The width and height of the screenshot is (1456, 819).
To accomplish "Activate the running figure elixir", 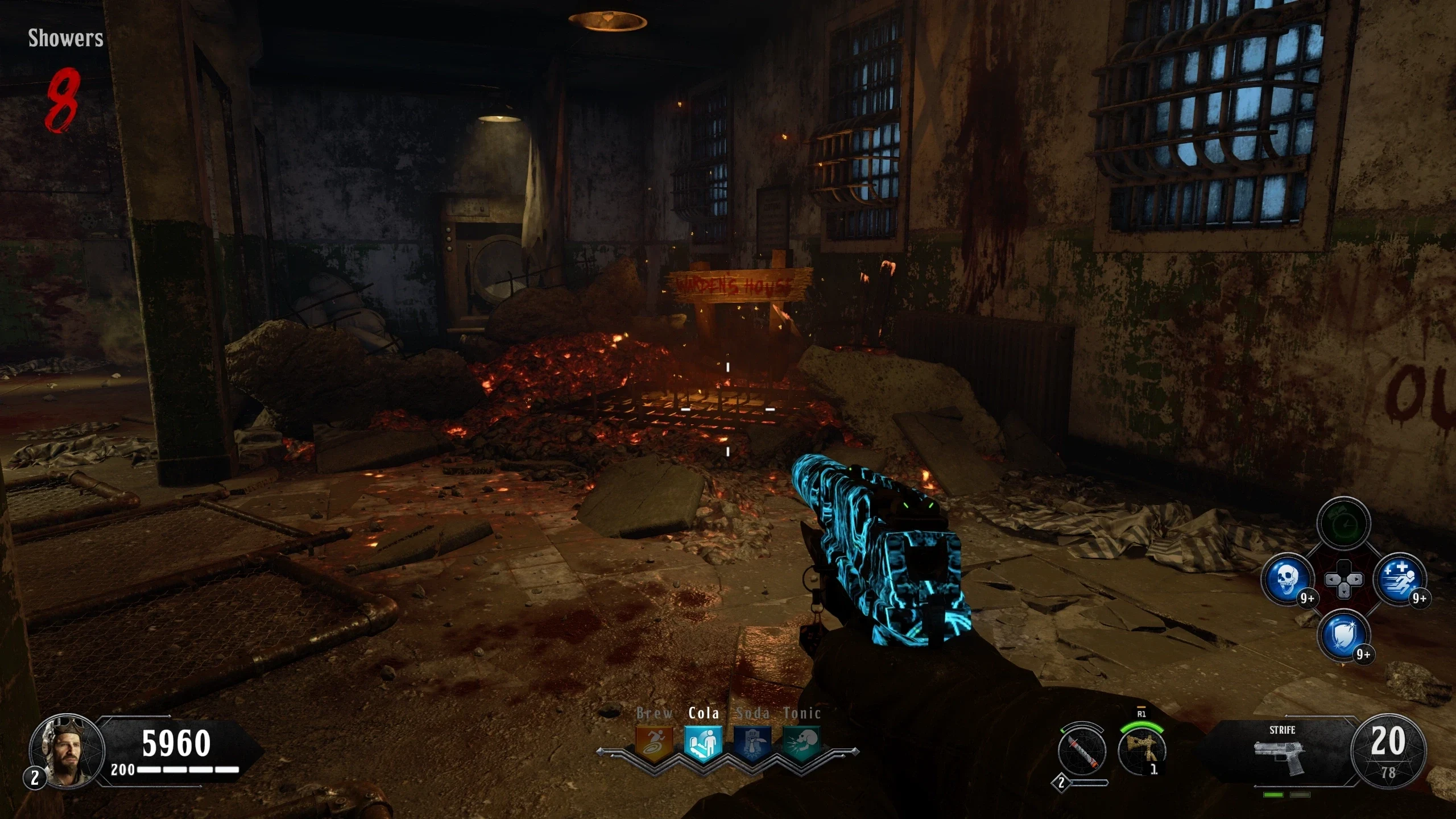I will pos(1399,580).
